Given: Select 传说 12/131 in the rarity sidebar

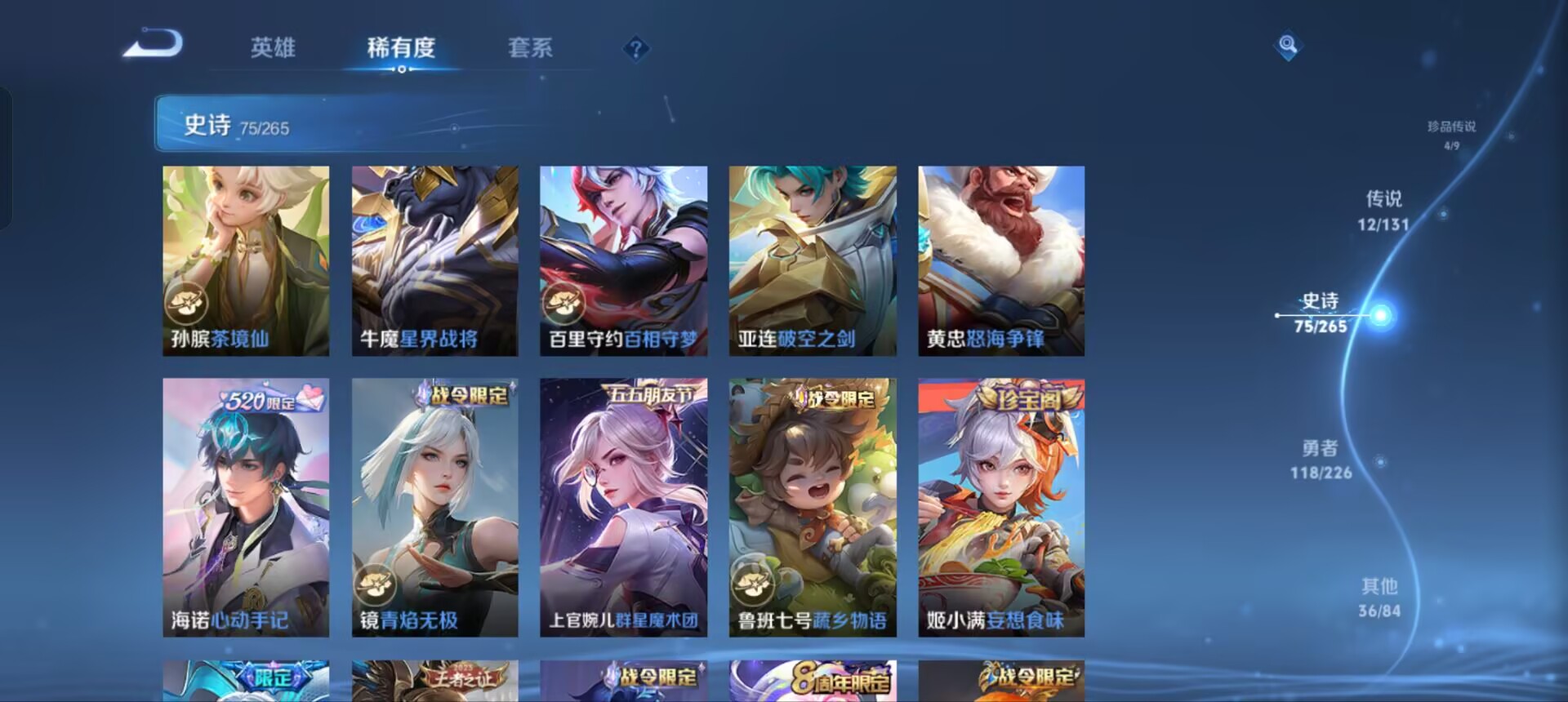Looking at the screenshot, I should [x=1382, y=208].
